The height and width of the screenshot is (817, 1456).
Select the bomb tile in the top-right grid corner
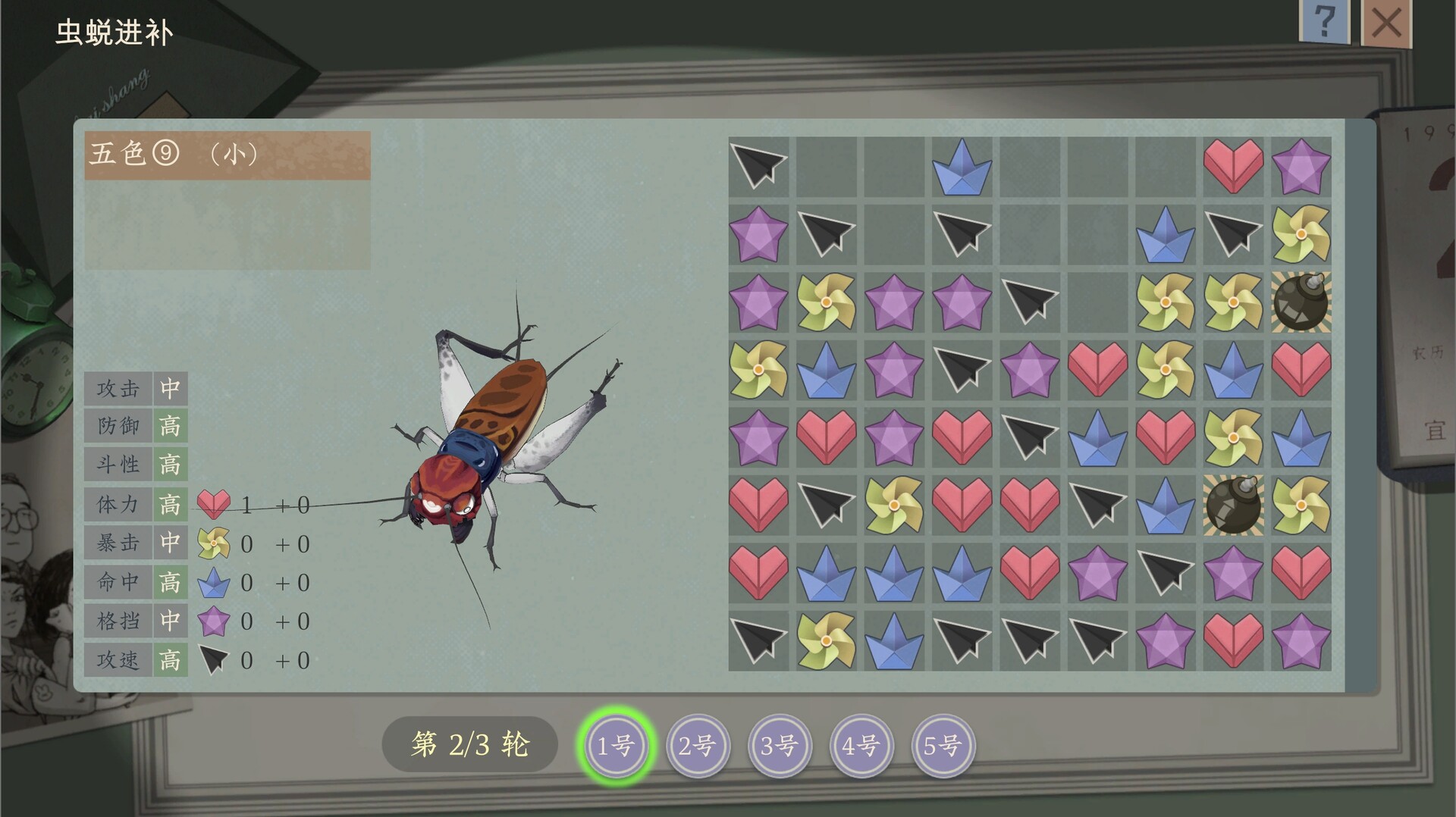coord(1300,303)
